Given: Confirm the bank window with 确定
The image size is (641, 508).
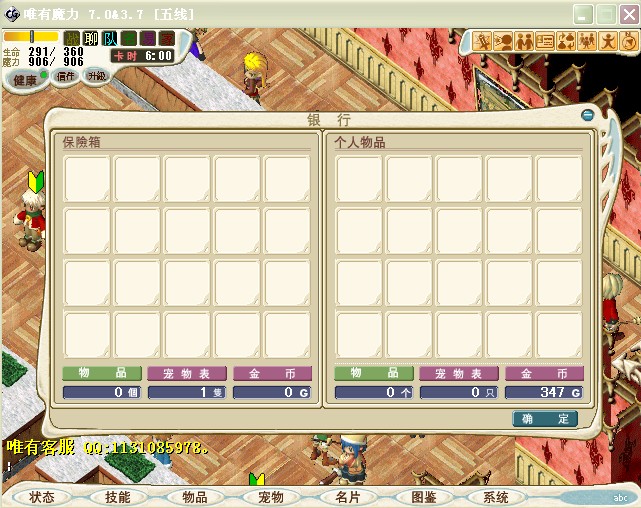Looking at the screenshot, I should point(545,419).
